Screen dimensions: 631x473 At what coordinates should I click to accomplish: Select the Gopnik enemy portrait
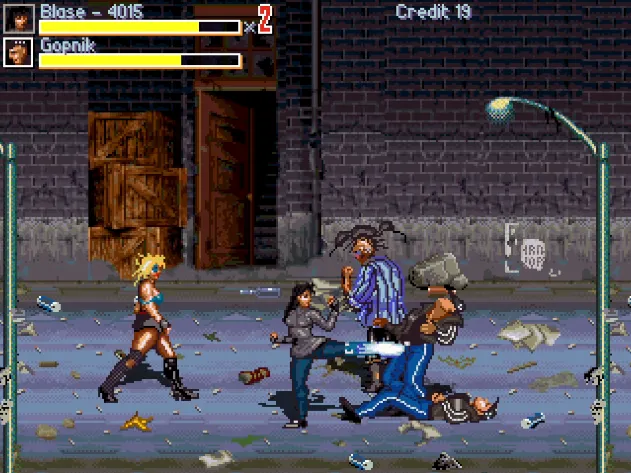tap(19, 52)
